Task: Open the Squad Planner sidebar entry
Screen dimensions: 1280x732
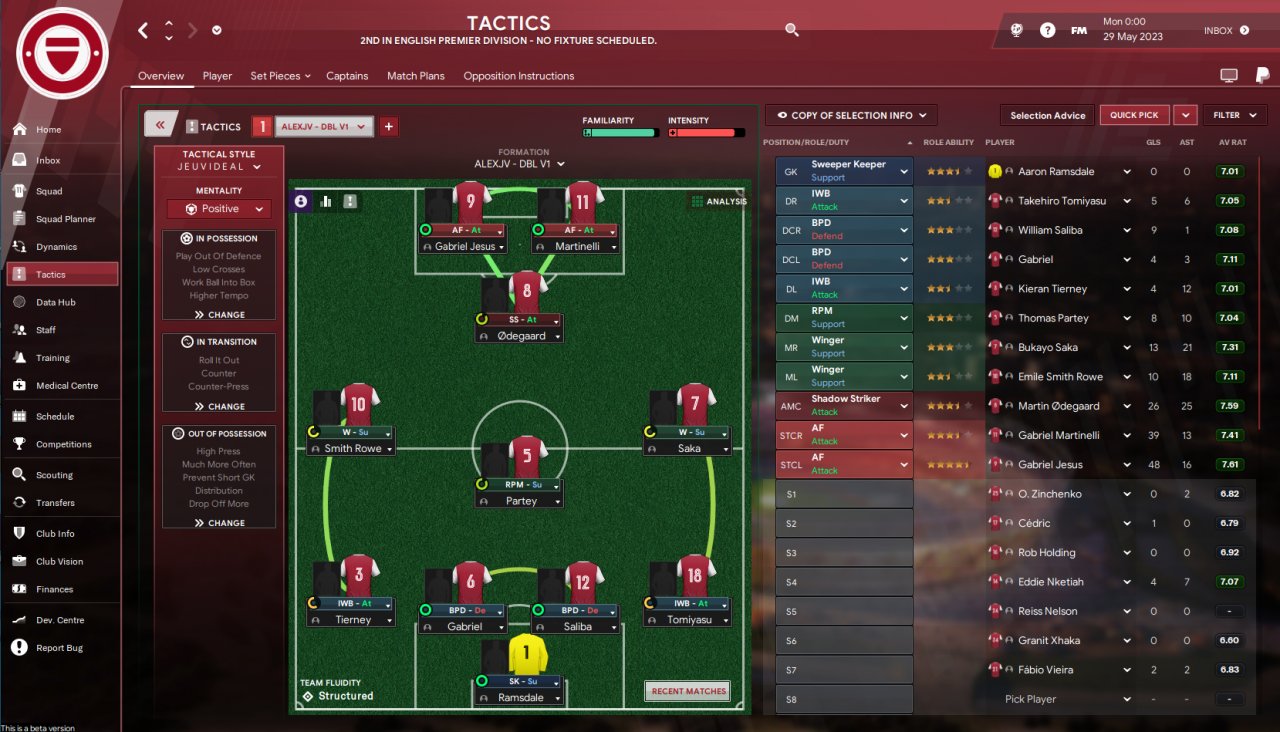Action: [65, 219]
